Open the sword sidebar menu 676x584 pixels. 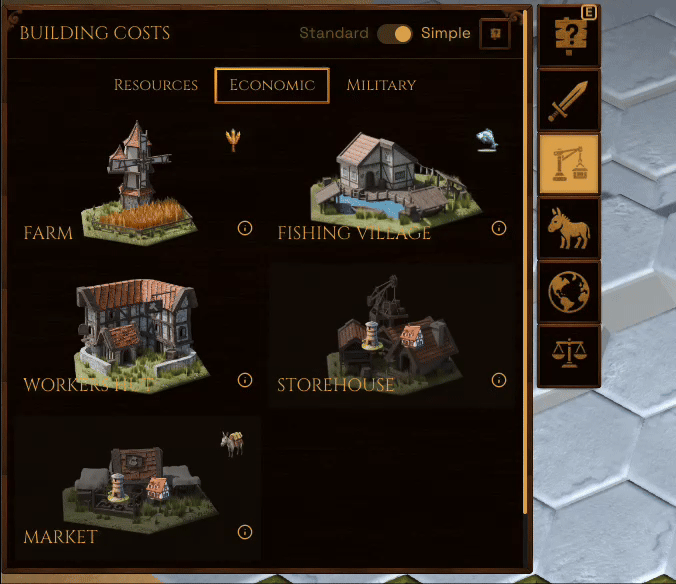click(x=569, y=100)
